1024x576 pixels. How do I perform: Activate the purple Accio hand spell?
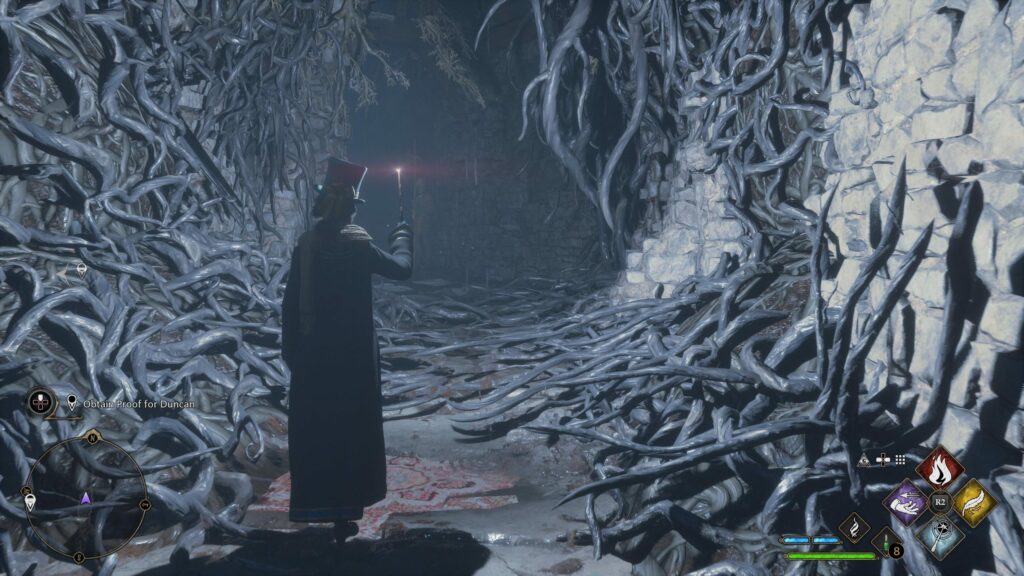[907, 501]
